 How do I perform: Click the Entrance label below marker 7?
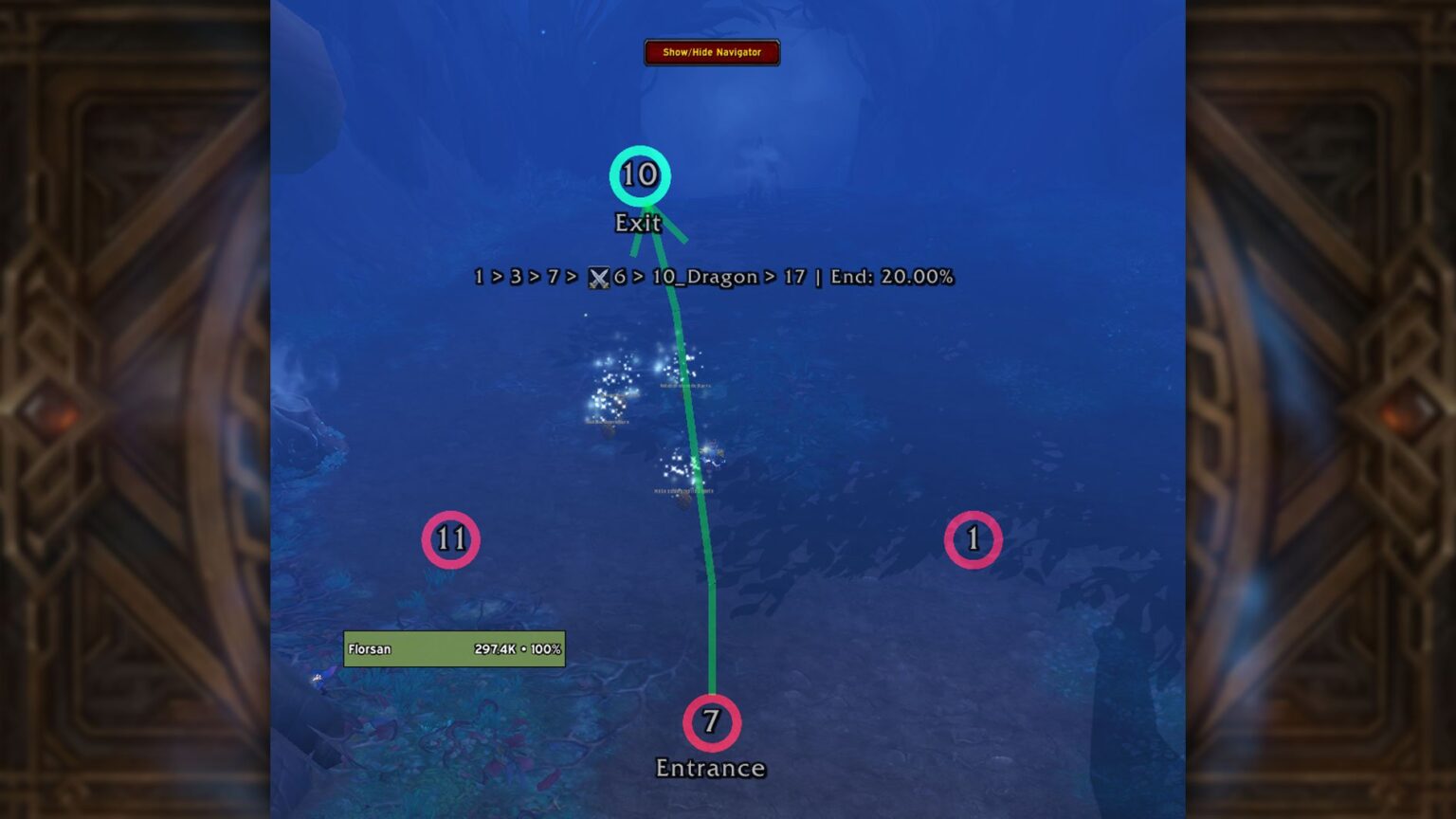(711, 768)
